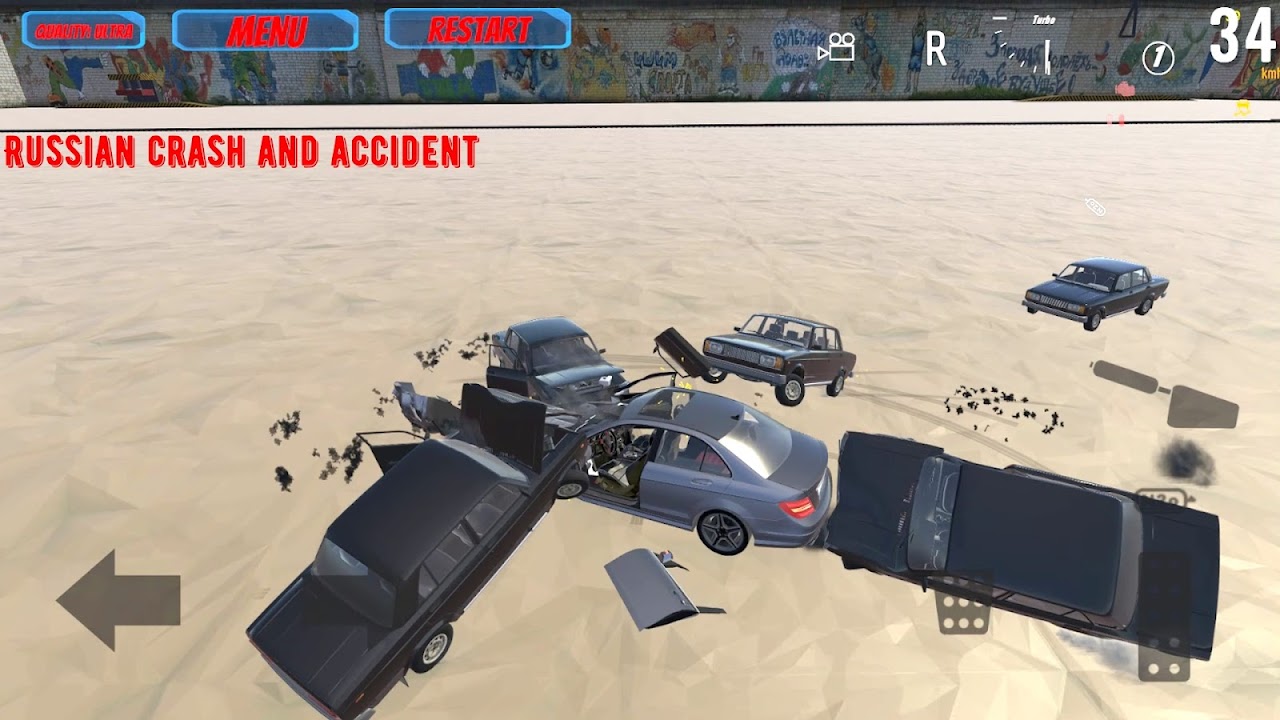This screenshot has height=720, width=1280.
Task: Tap the brake pedal
Action: [963, 605]
